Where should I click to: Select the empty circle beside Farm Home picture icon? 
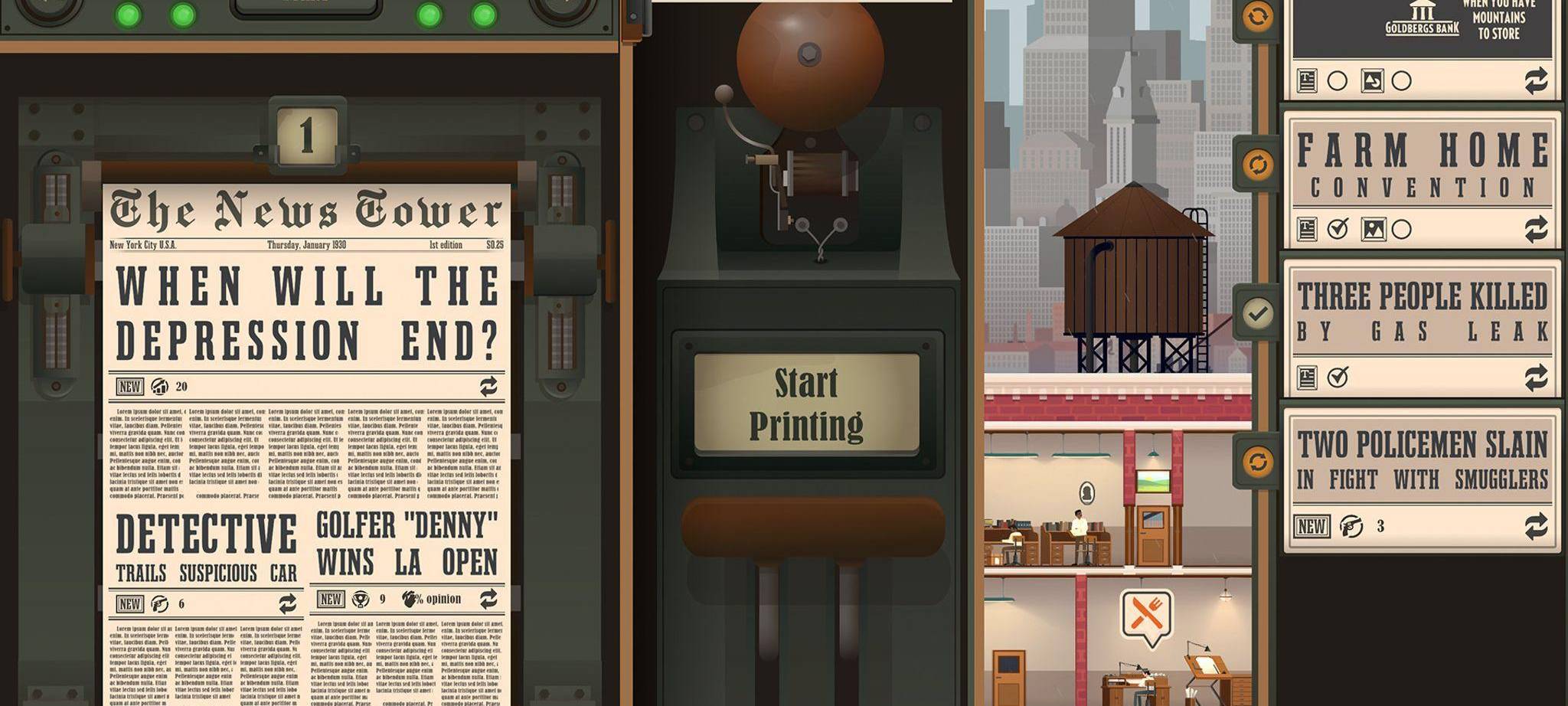click(1400, 228)
